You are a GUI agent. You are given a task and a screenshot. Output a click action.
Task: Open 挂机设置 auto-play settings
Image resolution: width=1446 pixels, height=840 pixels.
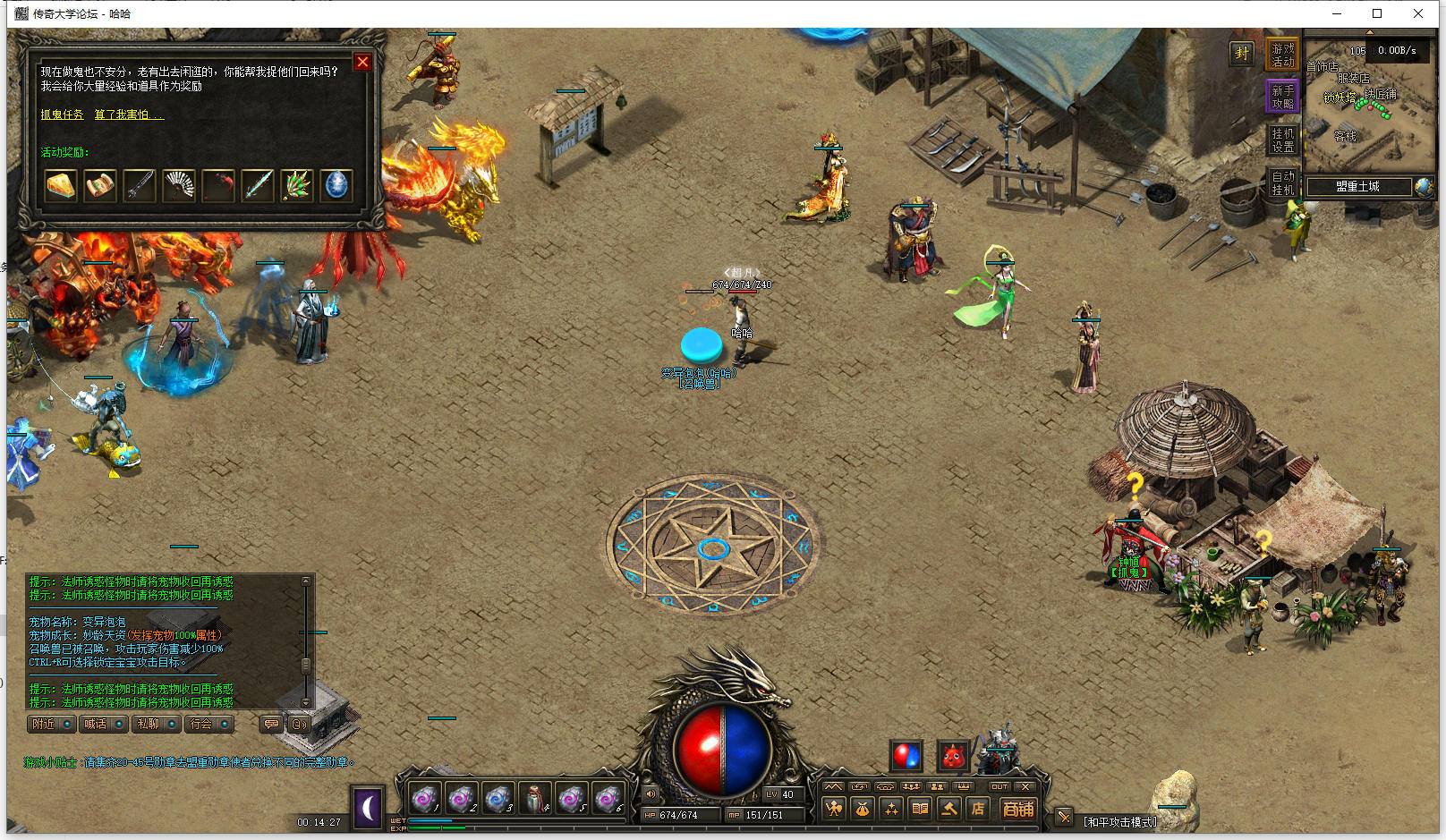pyautogui.click(x=1282, y=140)
